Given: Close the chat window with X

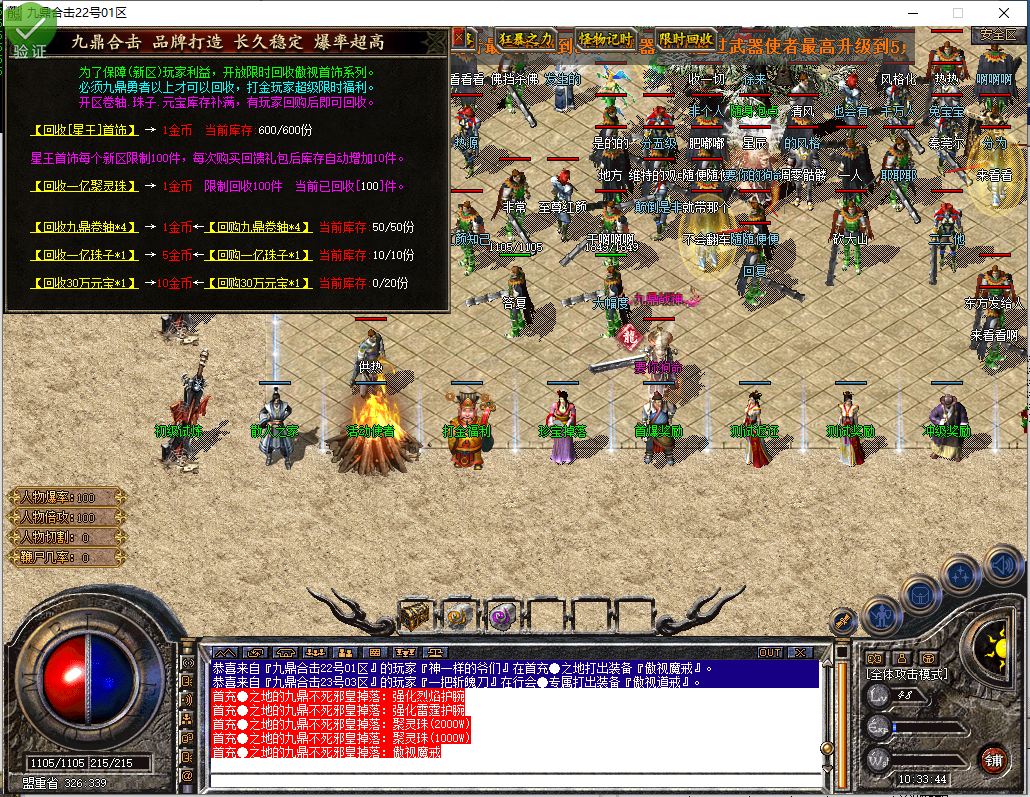Looking at the screenshot, I should pyautogui.click(x=800, y=653).
